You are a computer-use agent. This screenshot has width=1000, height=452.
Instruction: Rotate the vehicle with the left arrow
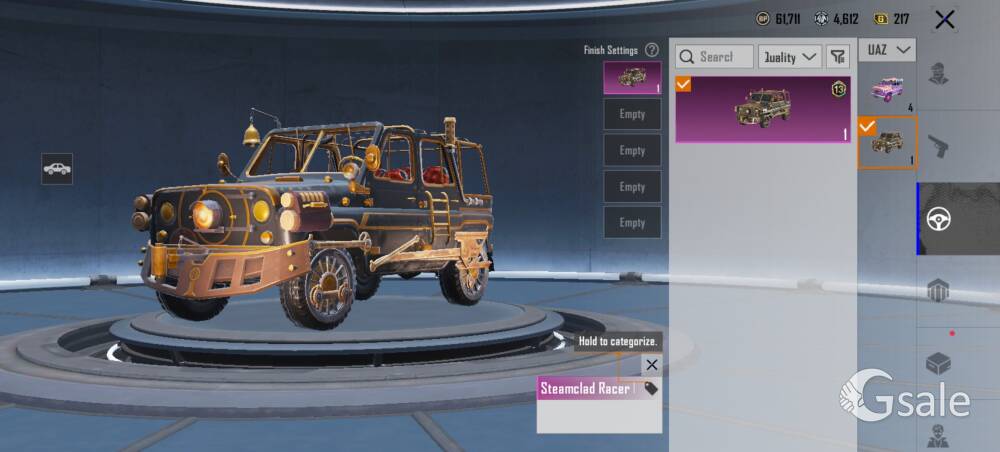(114, 352)
